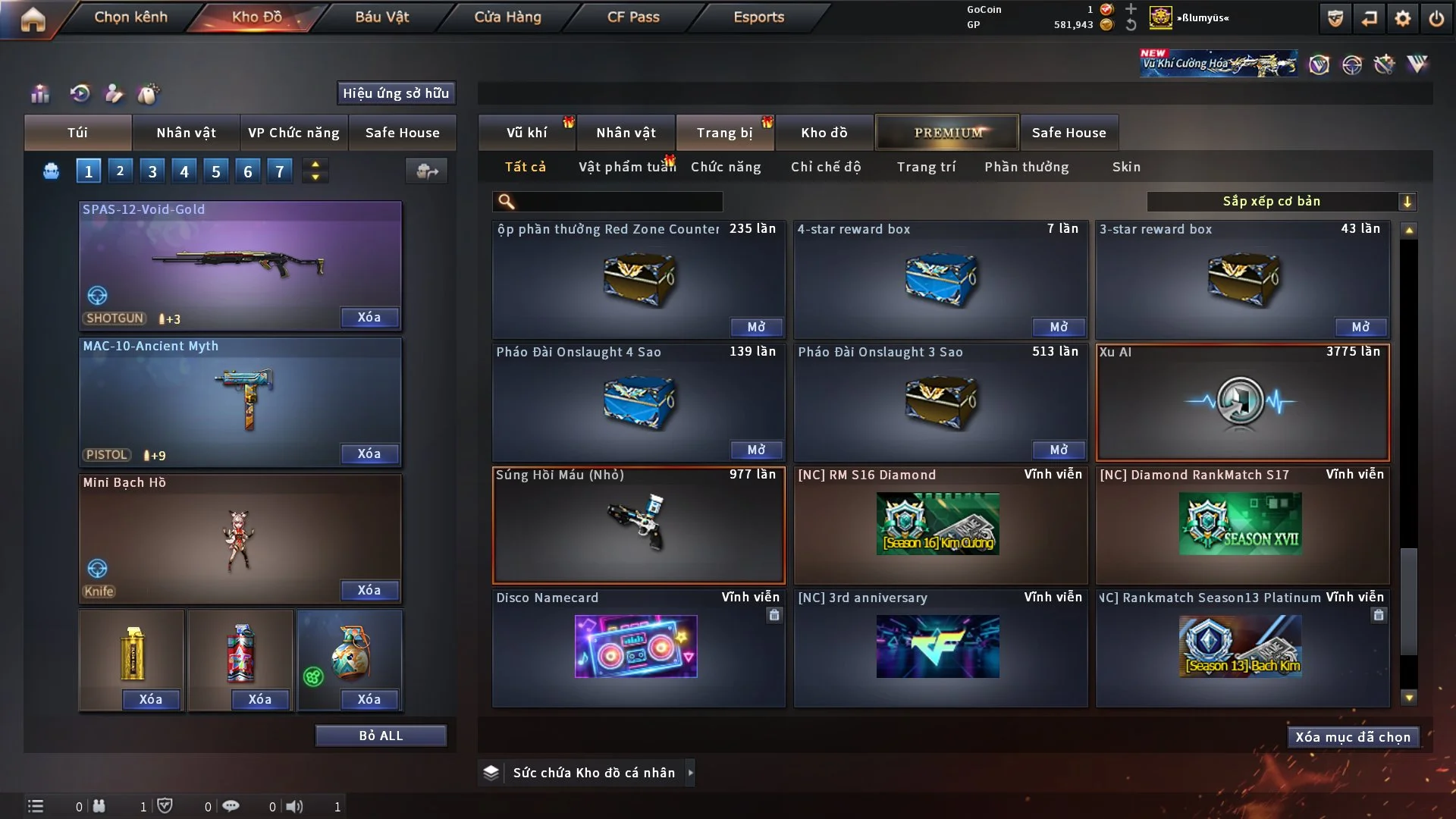1456x819 pixels.
Task: Click the Bỏ ALL button
Action: [381, 736]
